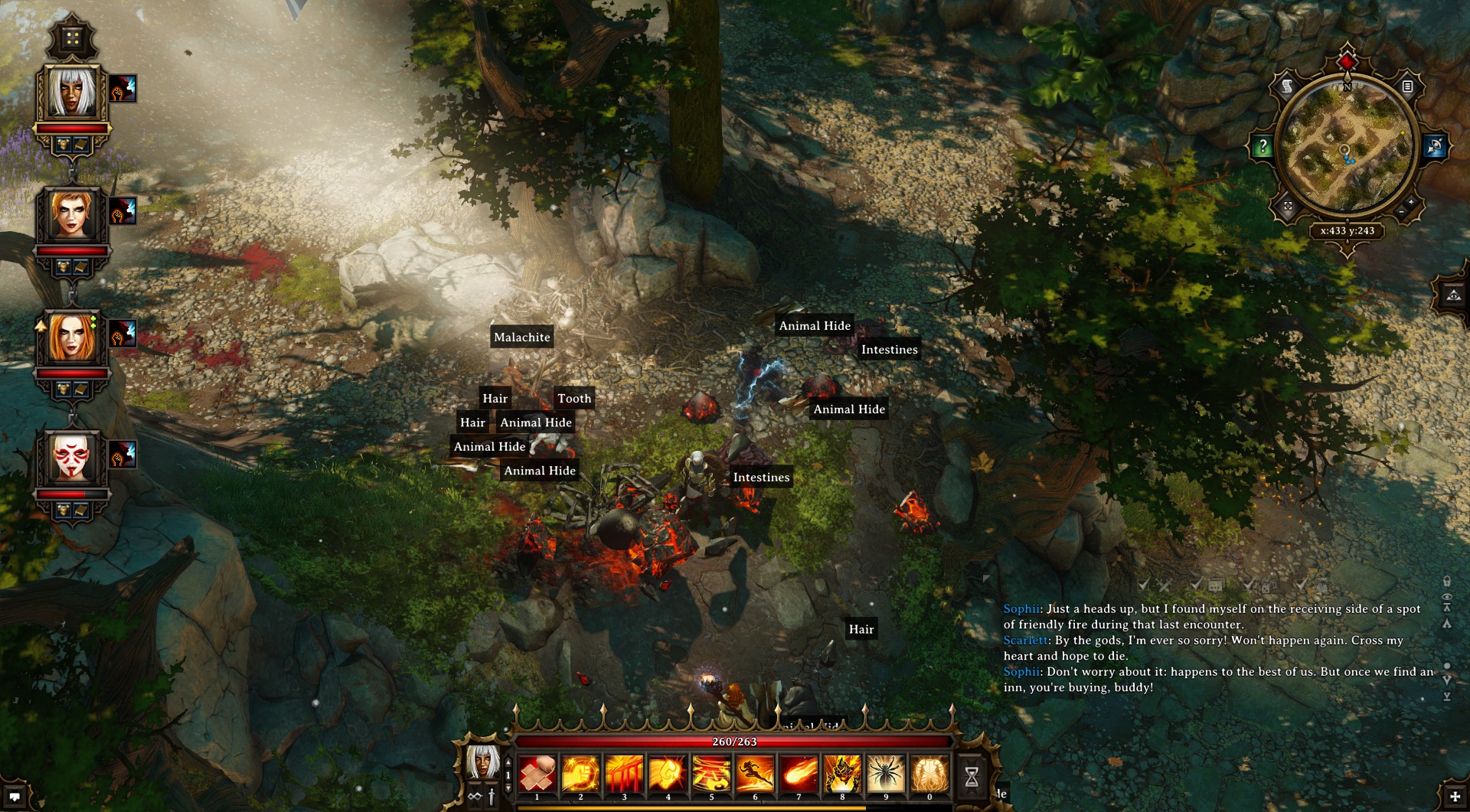Toggle the blue eye icon right of the minimap
This screenshot has height=812, width=1470.
pyautogui.click(x=1435, y=145)
